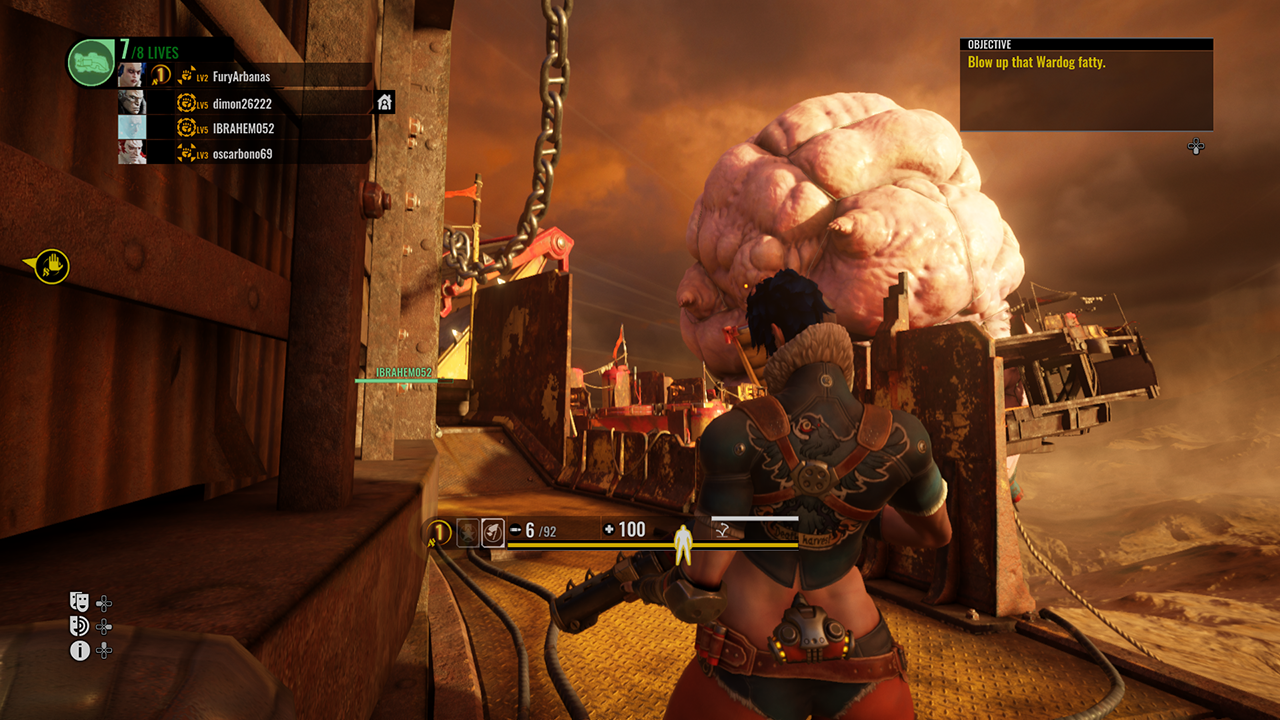Select dimon26222 player row
Screen dimensions: 1280x720
(240, 103)
